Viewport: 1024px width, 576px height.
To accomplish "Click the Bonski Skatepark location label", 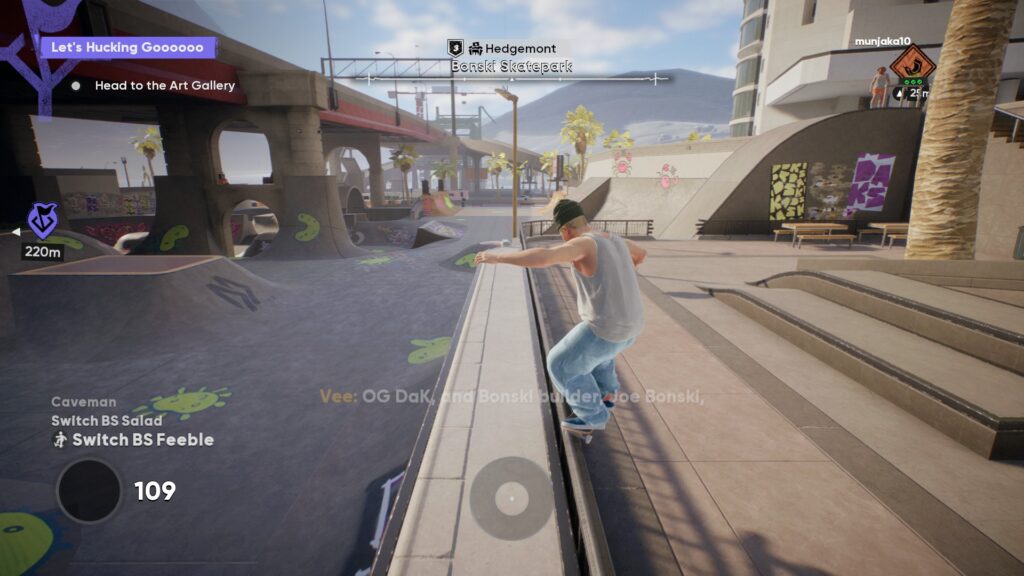I will (x=511, y=66).
